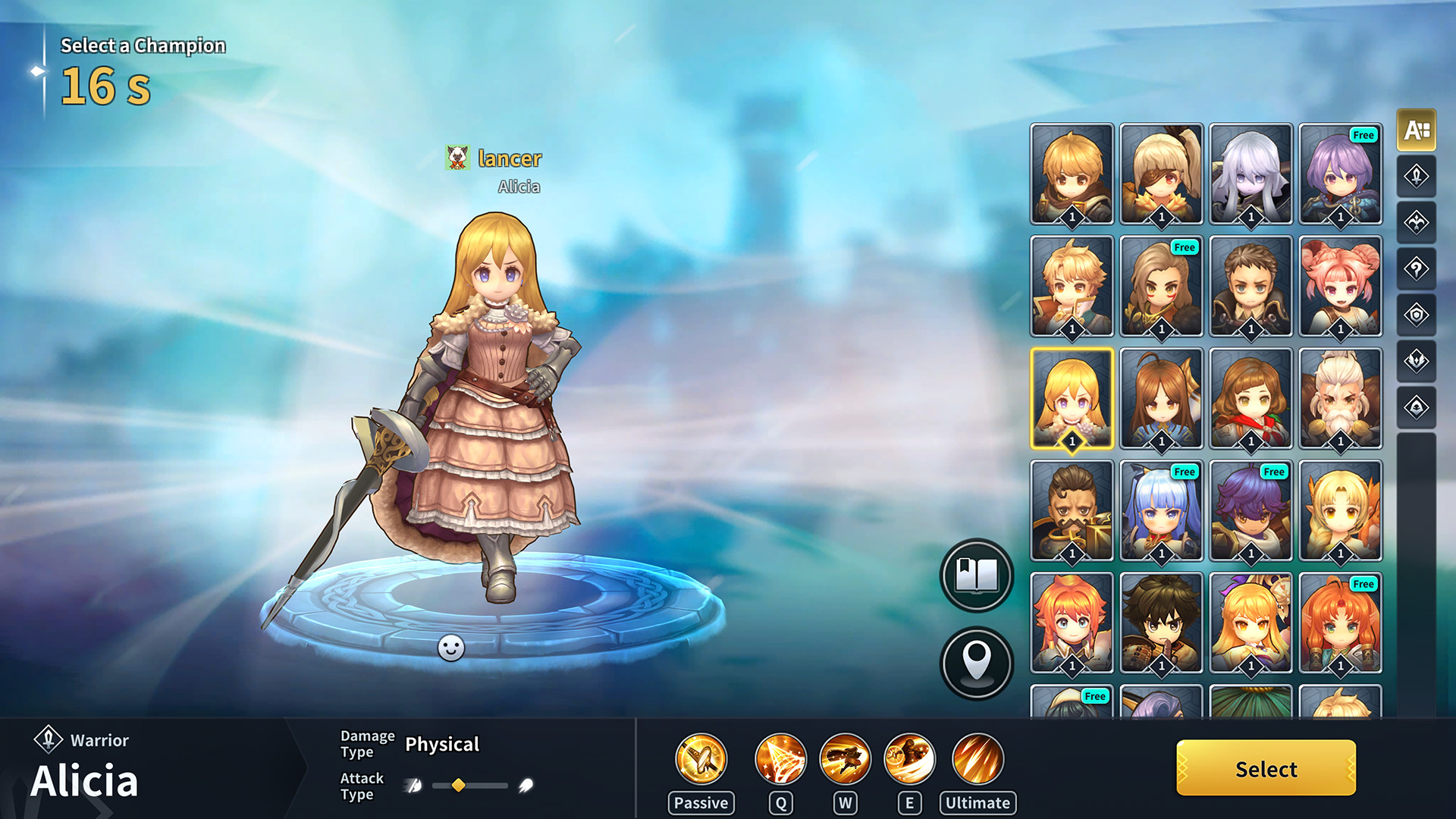Viewport: 1456px width, 819px height.
Task: Switch to the gold 'All champions' tab
Action: [1417, 130]
